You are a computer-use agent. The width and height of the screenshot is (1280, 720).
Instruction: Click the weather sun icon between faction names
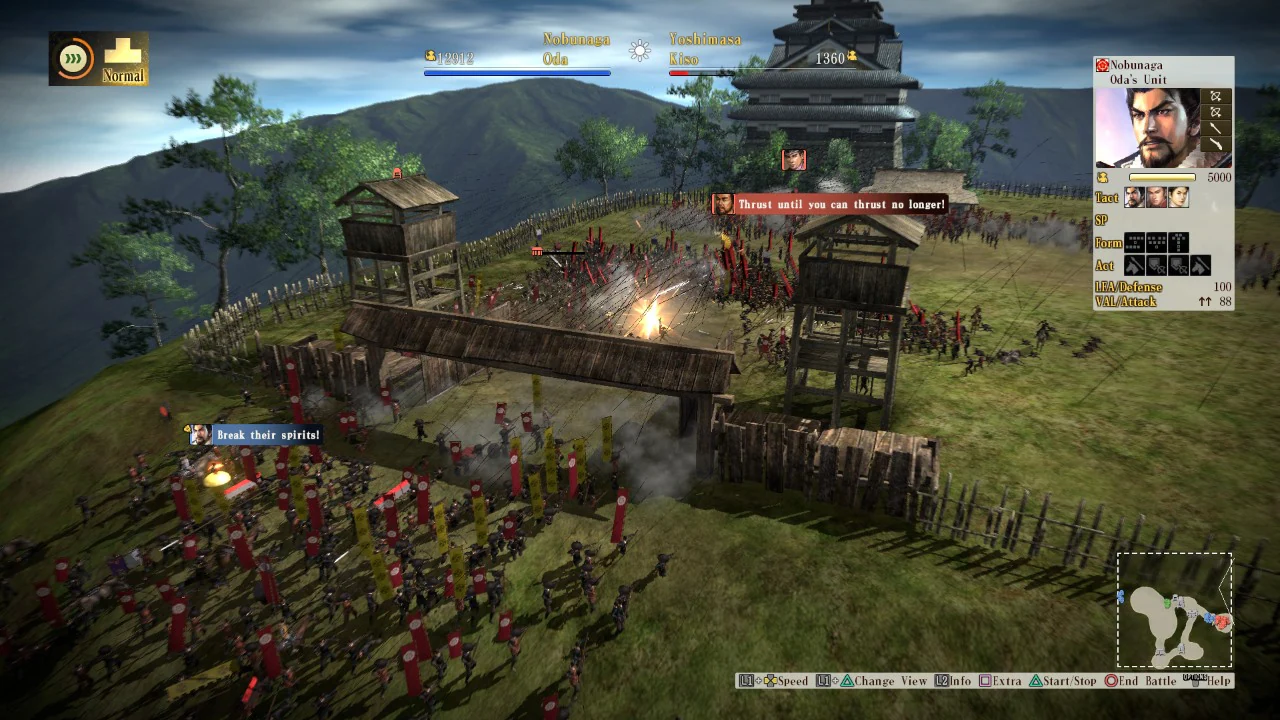639,50
